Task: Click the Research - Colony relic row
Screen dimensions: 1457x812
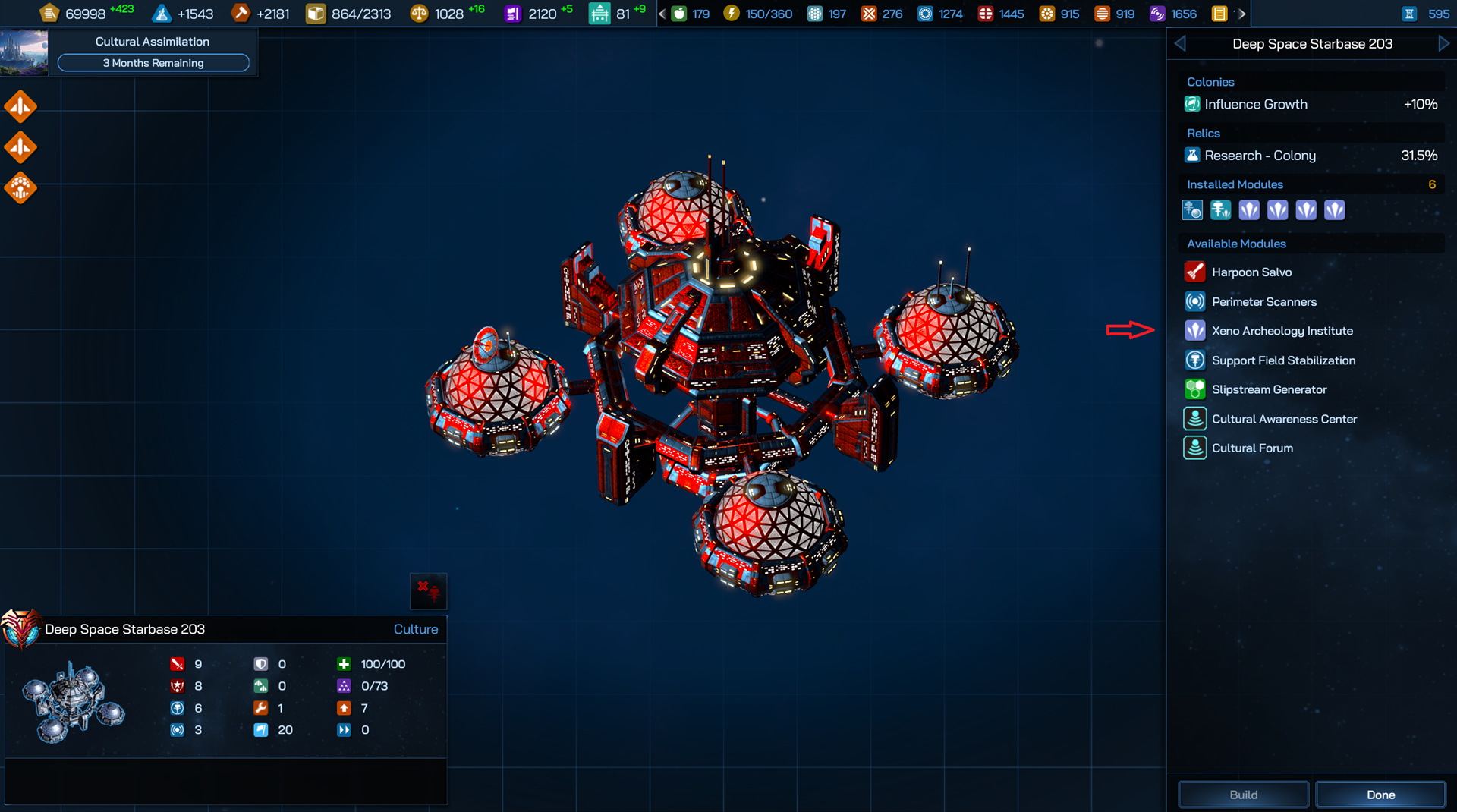Action: (1311, 156)
